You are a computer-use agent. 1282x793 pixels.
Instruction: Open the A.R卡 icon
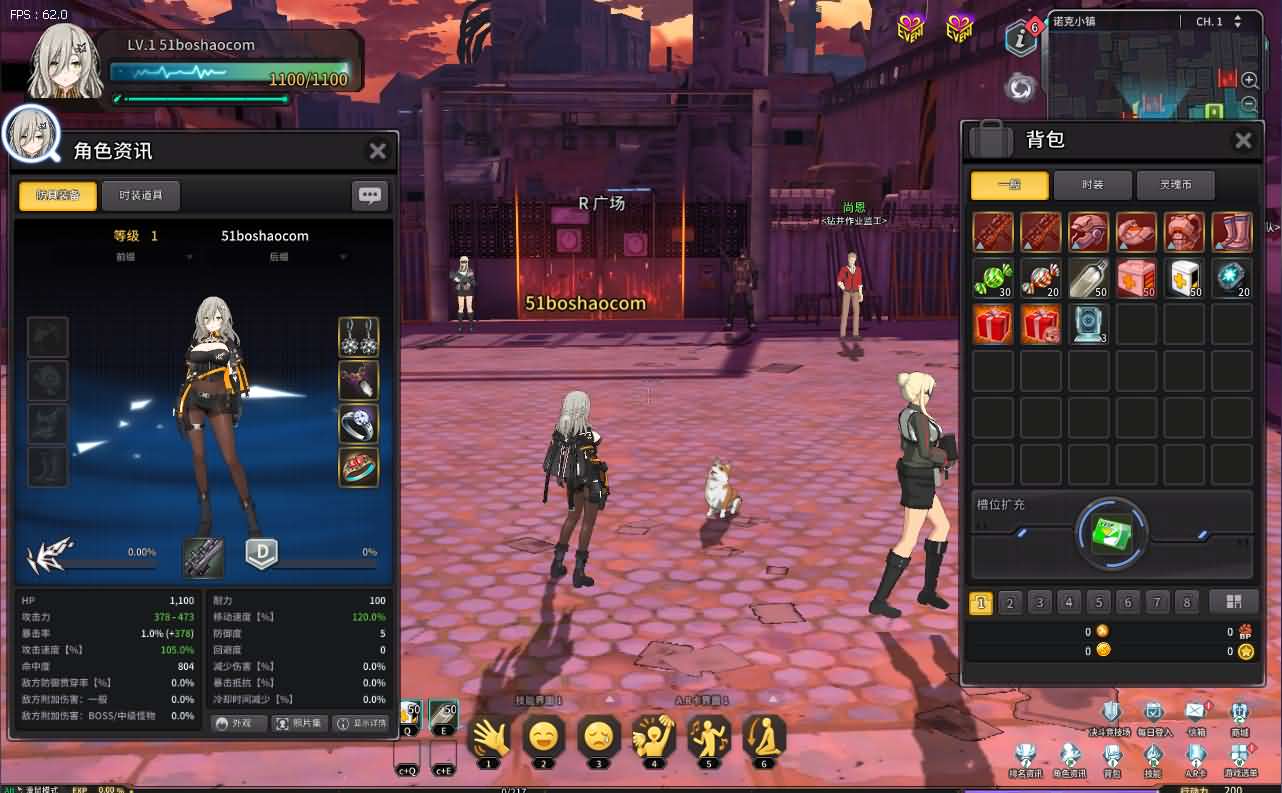(1196, 755)
